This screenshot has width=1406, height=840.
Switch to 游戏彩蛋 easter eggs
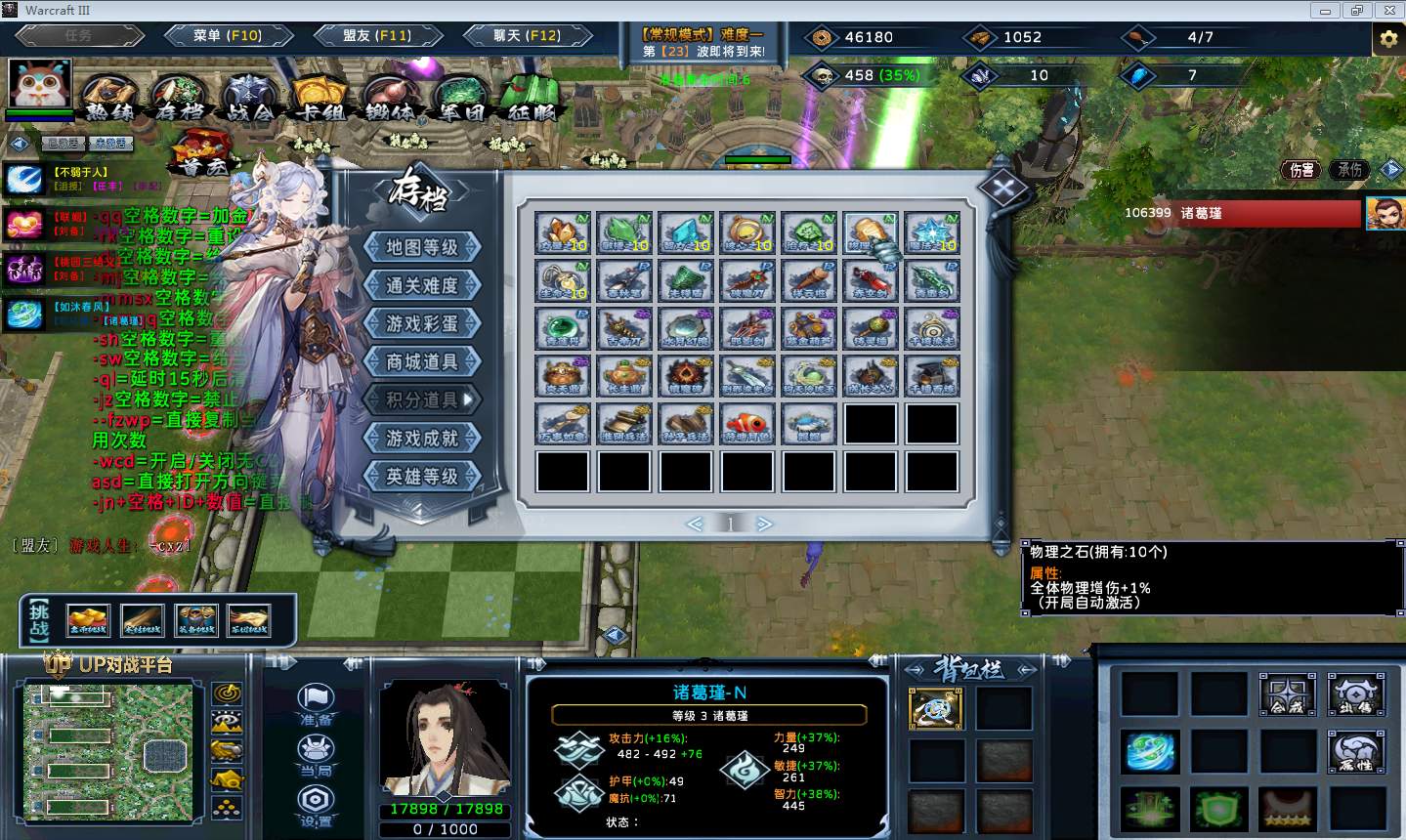(422, 323)
